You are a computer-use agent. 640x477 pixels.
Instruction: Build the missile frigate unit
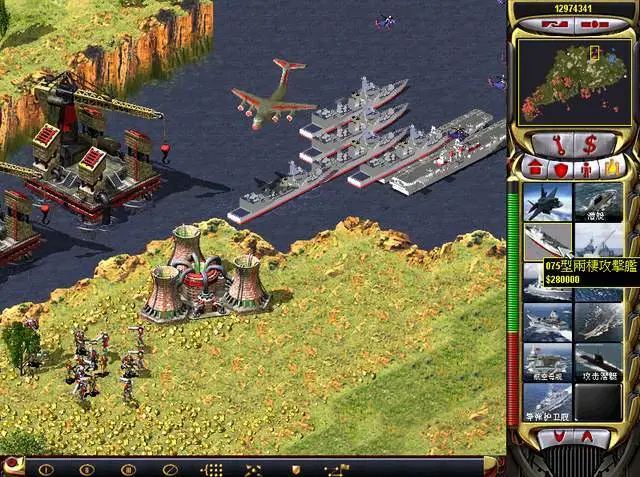548,402
